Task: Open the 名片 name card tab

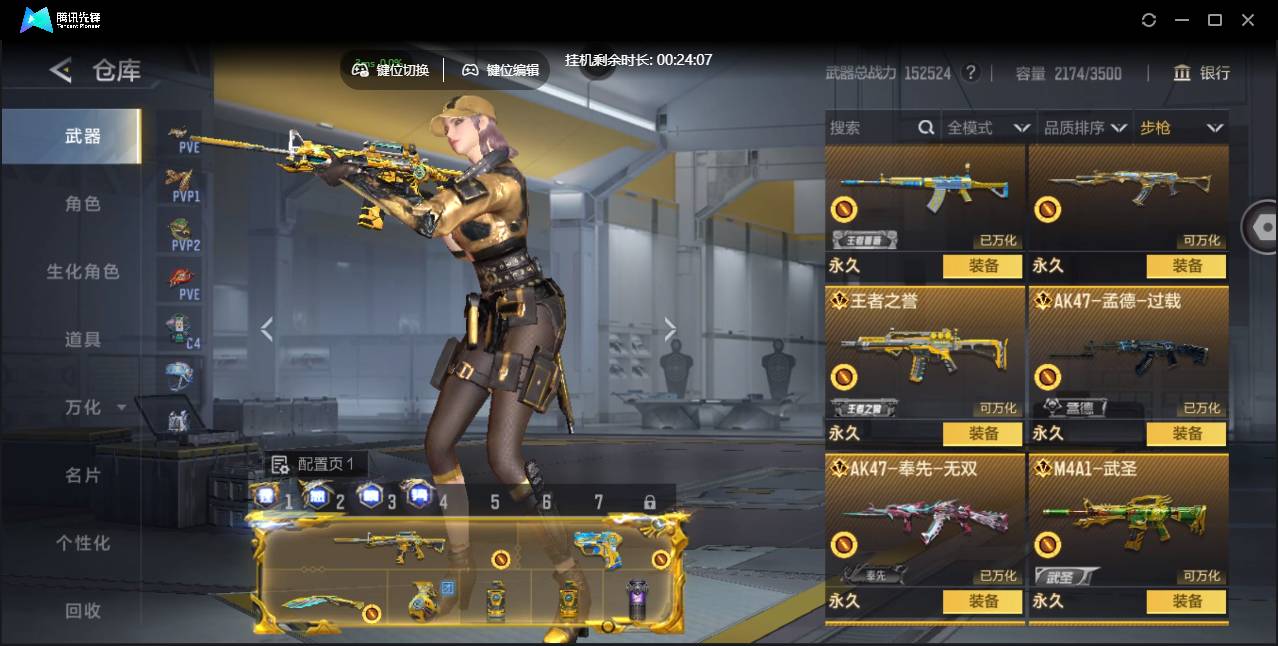Action: [83, 476]
